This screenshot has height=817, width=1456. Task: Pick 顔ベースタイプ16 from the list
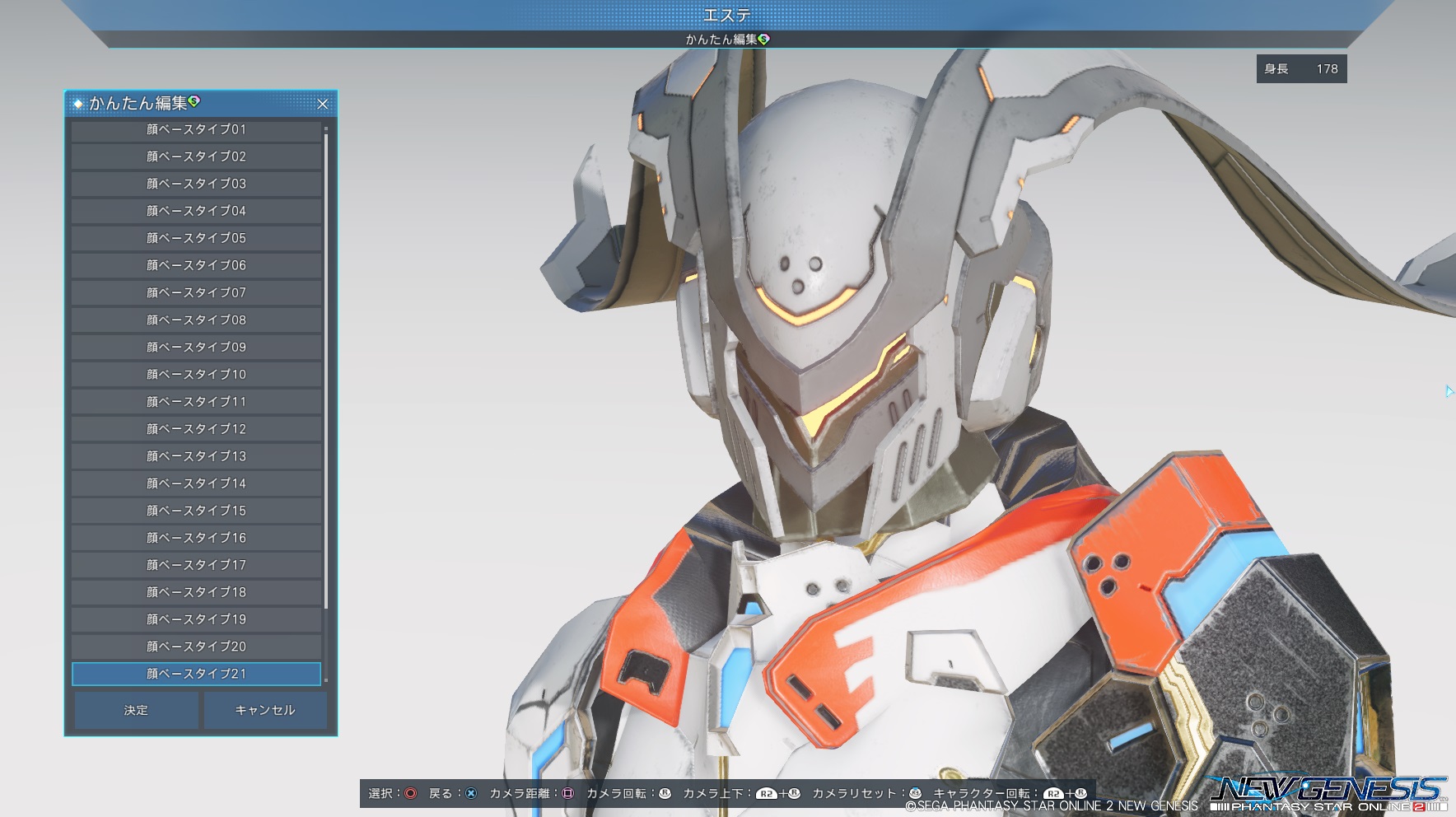click(x=196, y=537)
